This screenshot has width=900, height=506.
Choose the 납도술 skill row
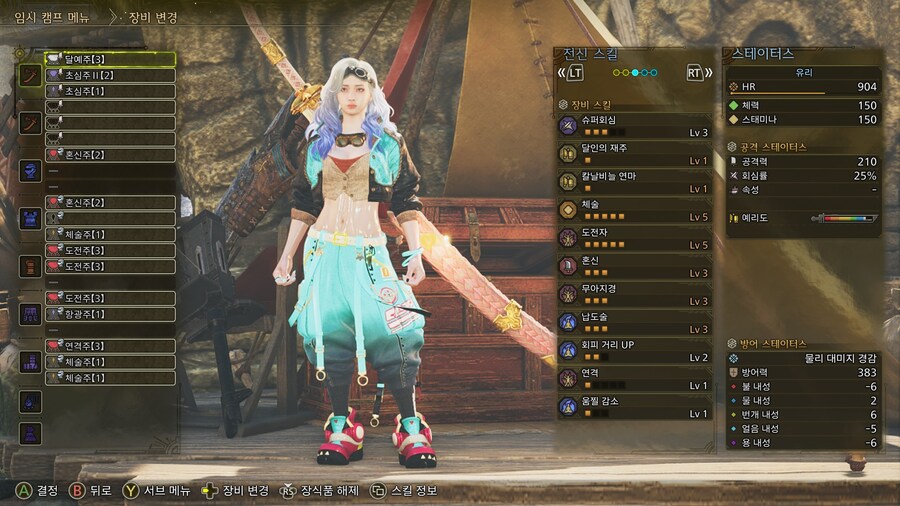pyautogui.click(x=633, y=321)
